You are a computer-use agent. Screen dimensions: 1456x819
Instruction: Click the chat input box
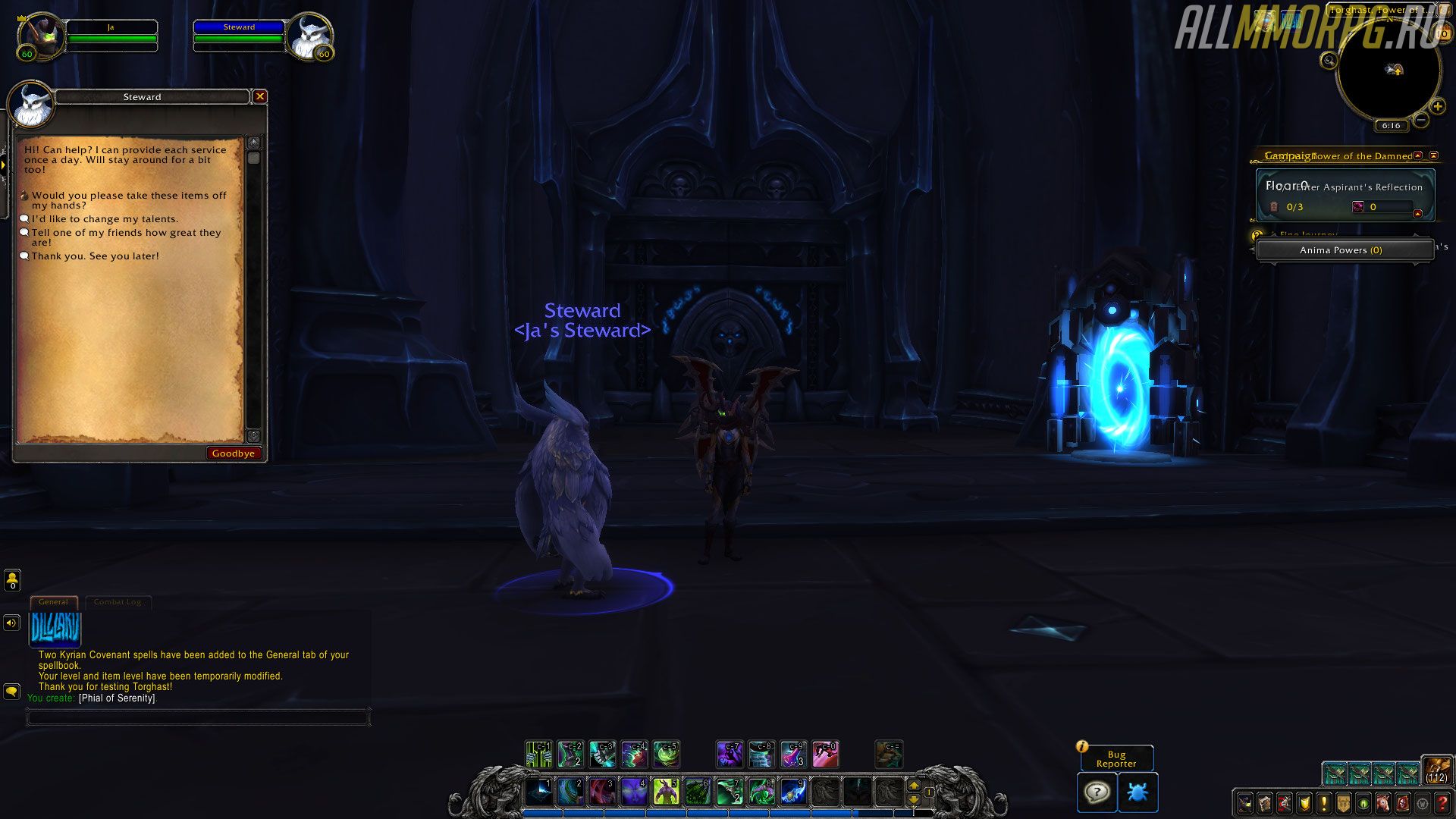pos(197,717)
